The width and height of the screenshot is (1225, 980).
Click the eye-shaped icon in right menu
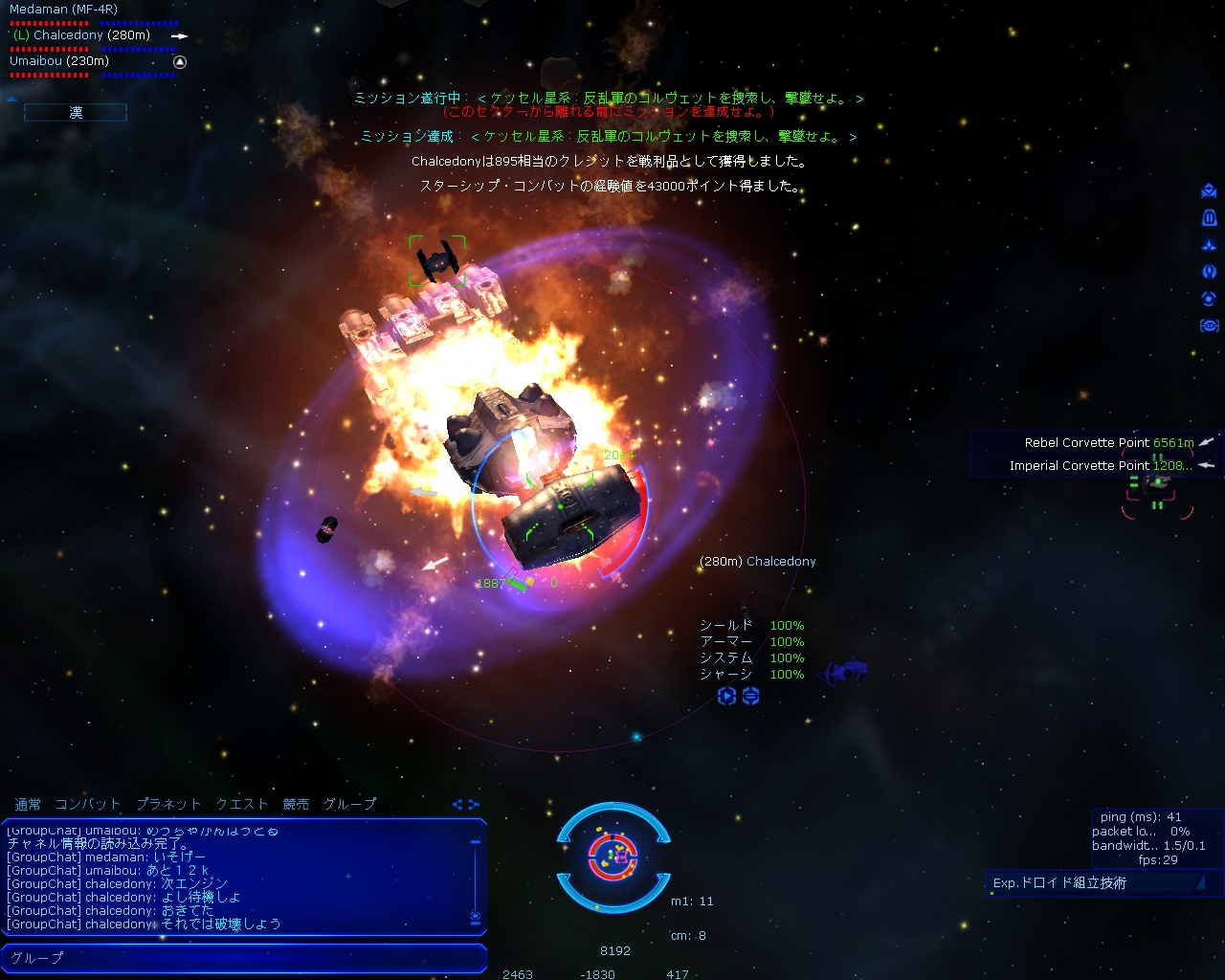pyautogui.click(x=1209, y=326)
